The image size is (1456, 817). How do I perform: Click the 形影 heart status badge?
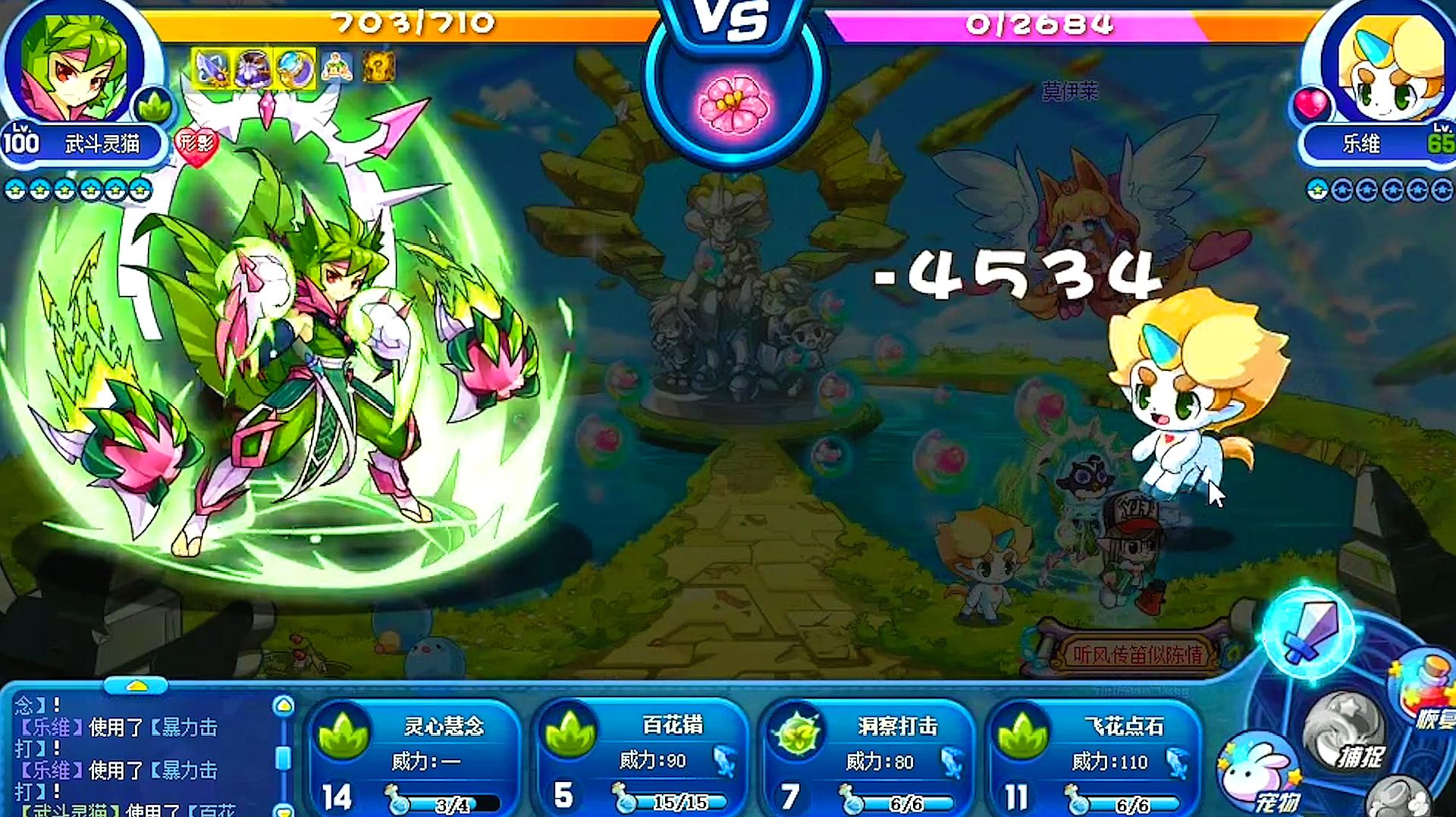(x=196, y=143)
